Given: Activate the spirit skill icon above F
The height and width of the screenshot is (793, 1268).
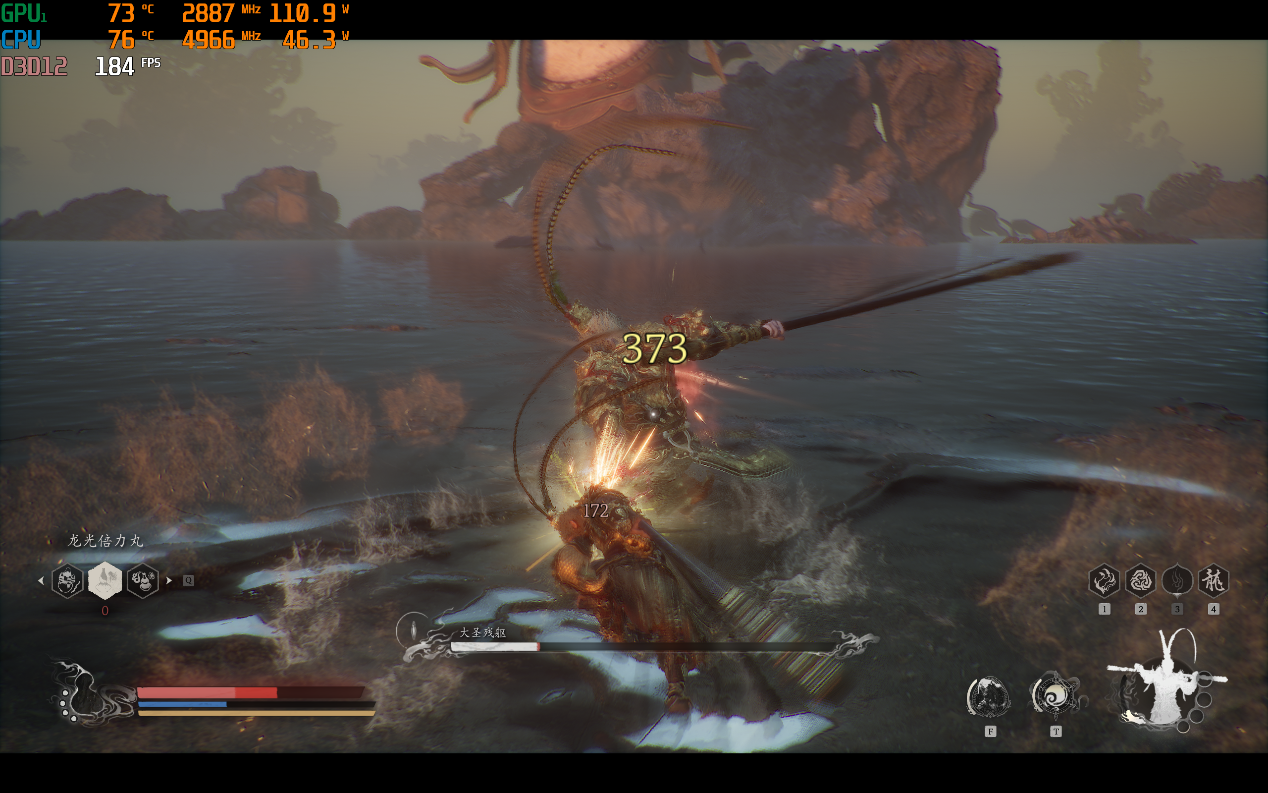Looking at the screenshot, I should point(988,697).
